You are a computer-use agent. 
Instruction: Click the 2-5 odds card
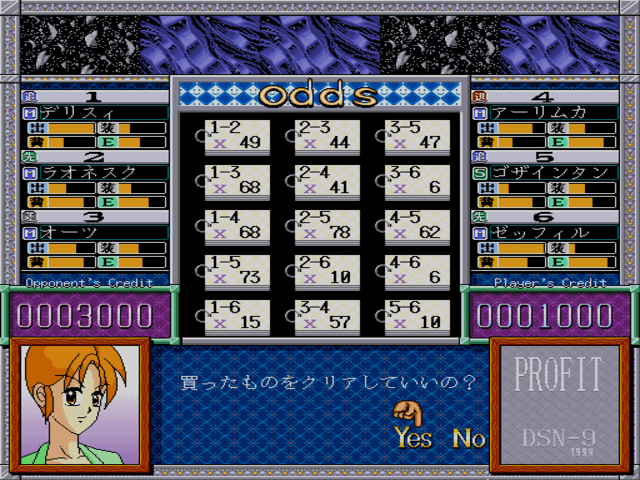pyautogui.click(x=326, y=225)
